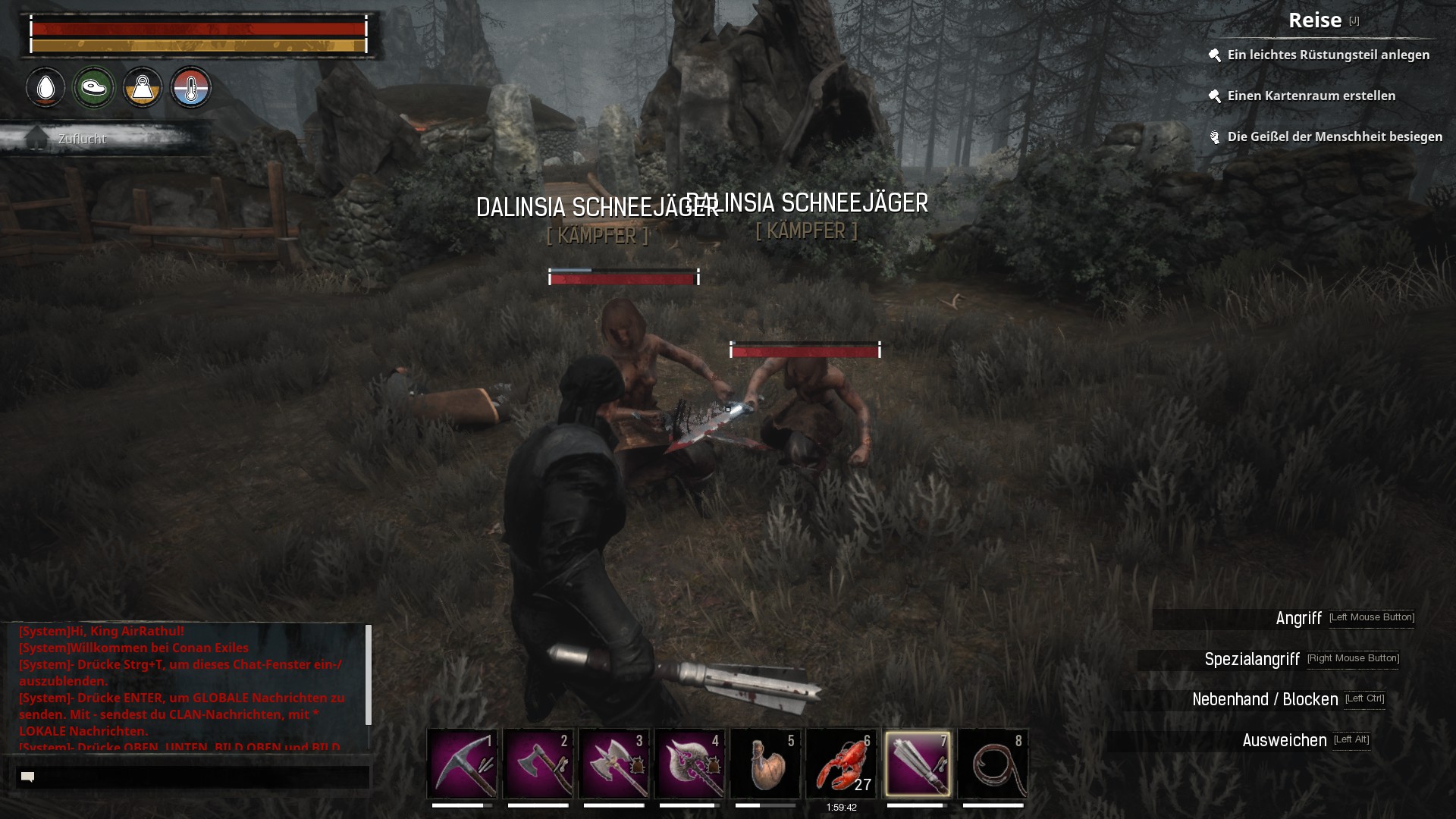Open the weight encumbrance status icon
Screen dimensions: 1456x819
pos(143,88)
